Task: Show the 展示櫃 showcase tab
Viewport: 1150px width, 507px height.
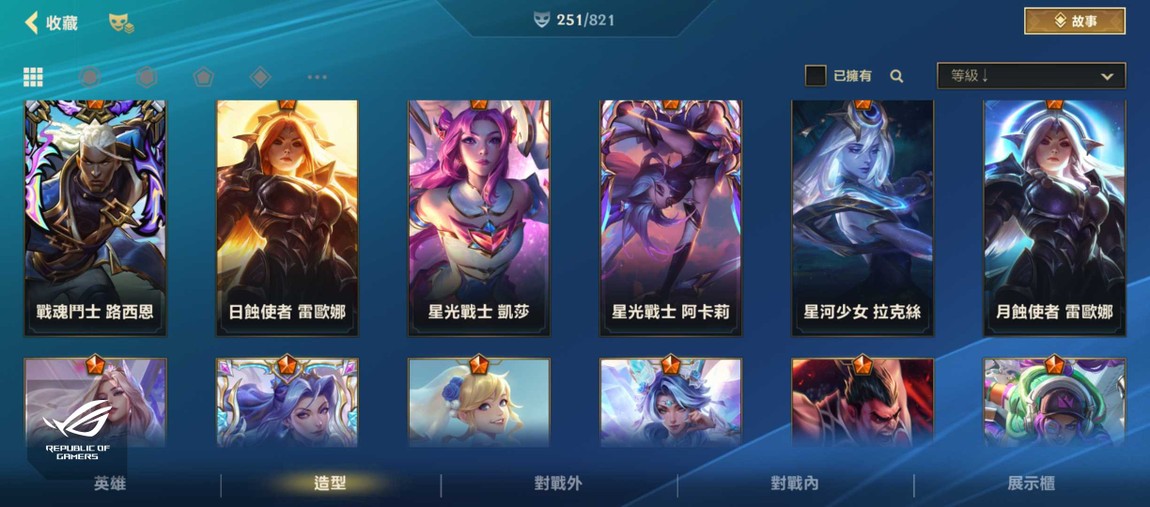Action: pos(1031,484)
